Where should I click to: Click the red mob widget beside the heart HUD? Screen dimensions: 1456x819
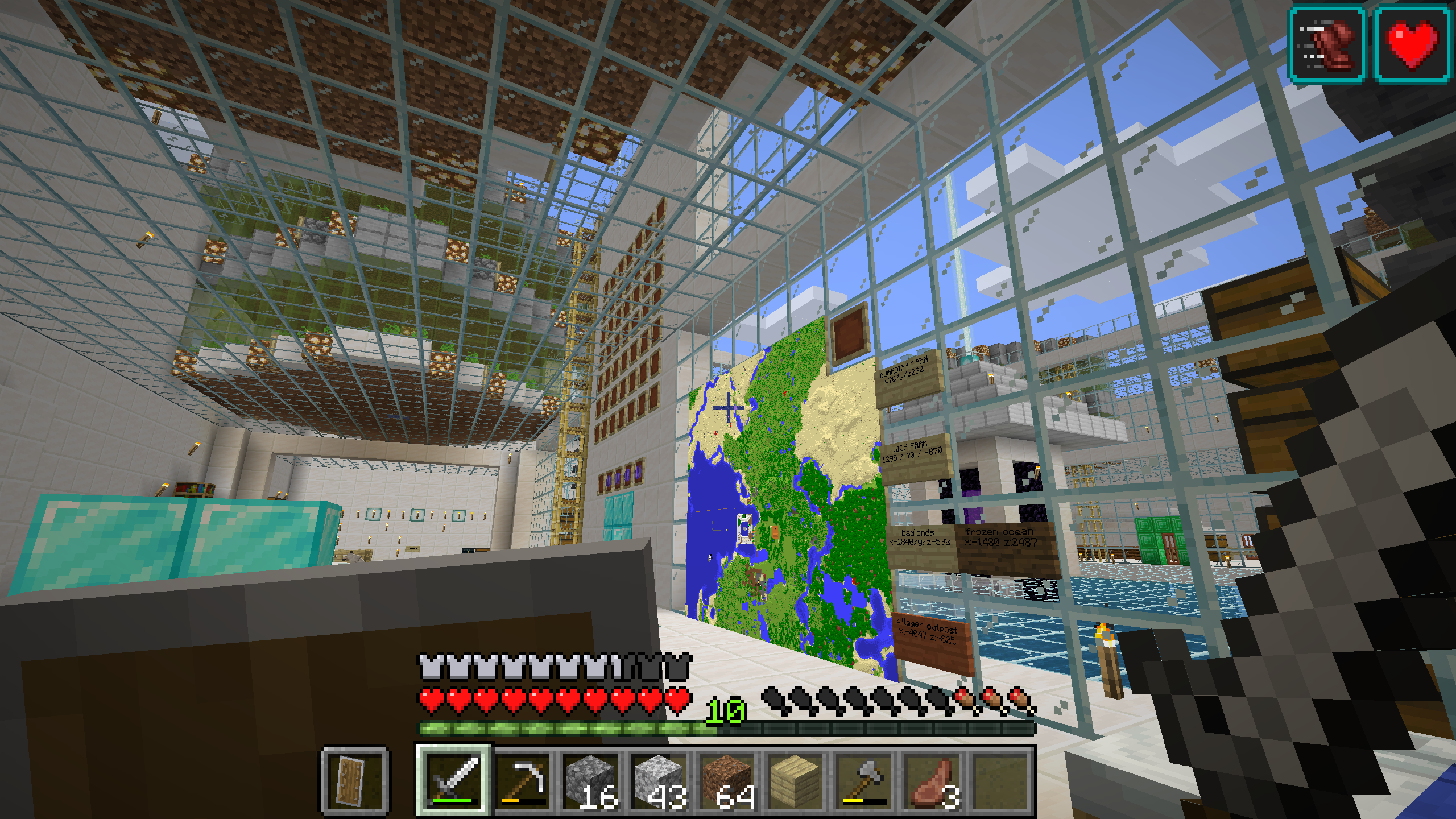pyautogui.click(x=1327, y=43)
